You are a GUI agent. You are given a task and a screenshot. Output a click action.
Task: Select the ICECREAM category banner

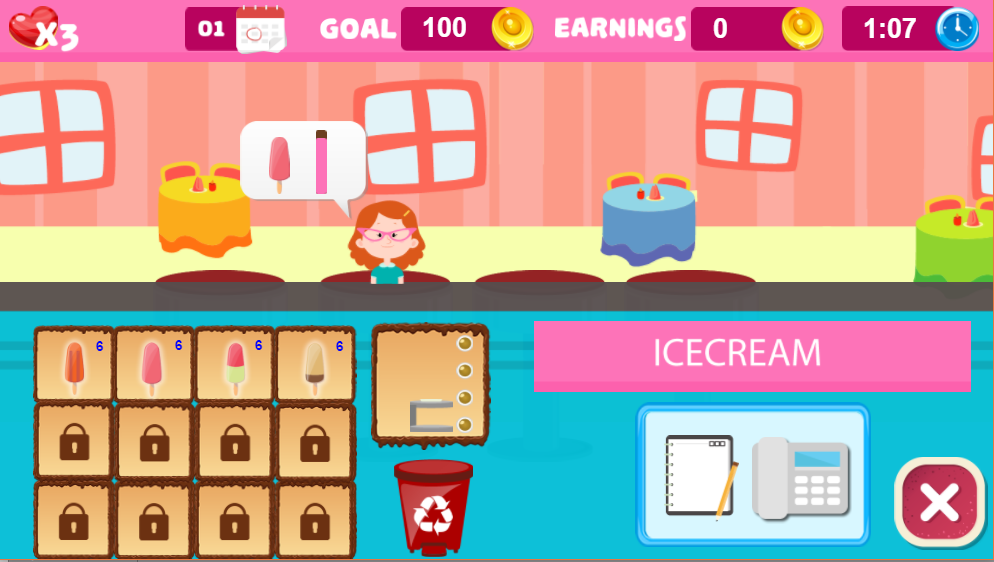point(752,354)
